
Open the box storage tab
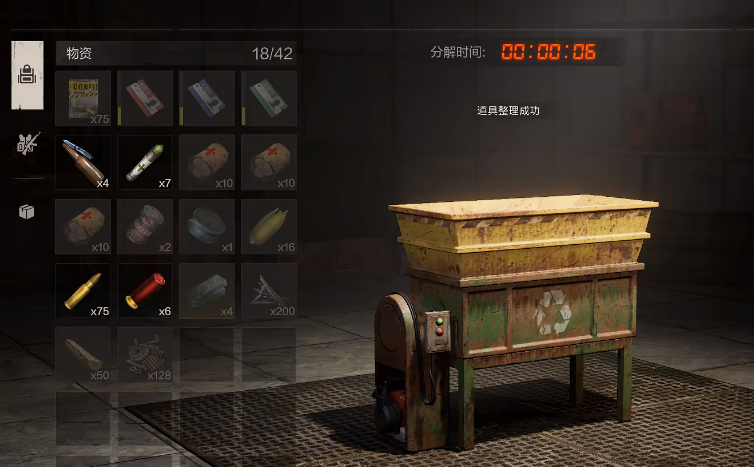(27, 212)
